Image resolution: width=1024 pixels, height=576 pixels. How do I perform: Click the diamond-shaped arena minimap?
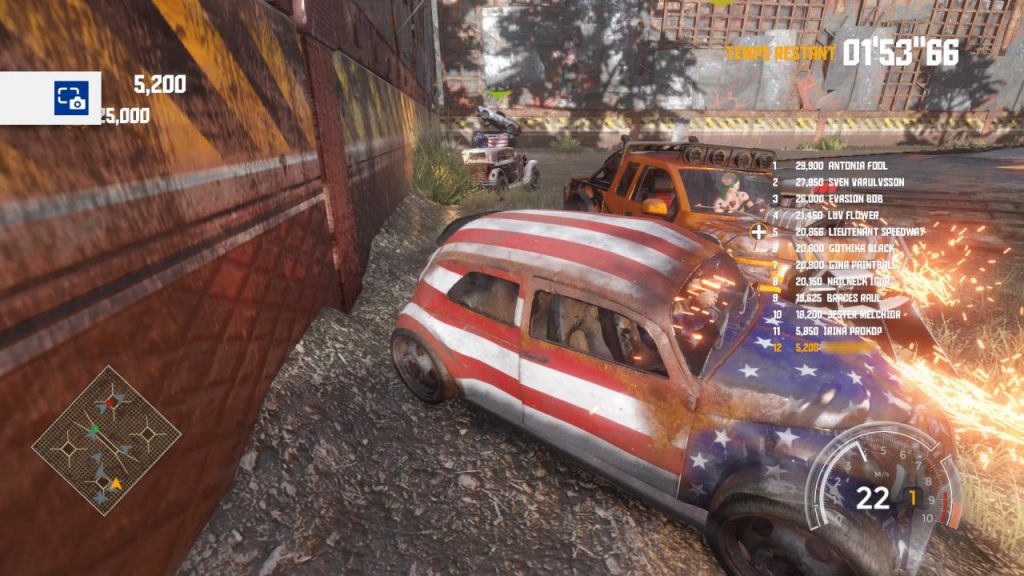(106, 440)
